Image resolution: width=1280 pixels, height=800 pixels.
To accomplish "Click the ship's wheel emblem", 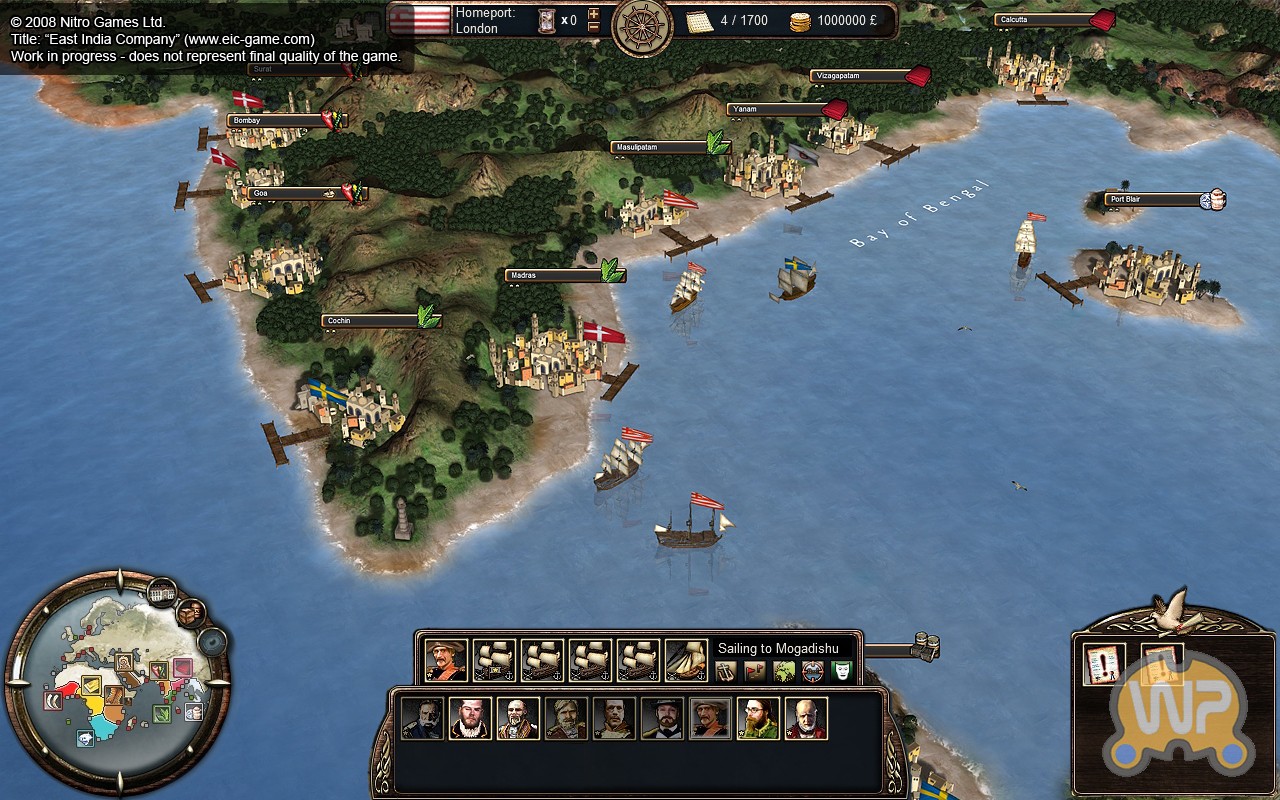I will [x=642, y=27].
